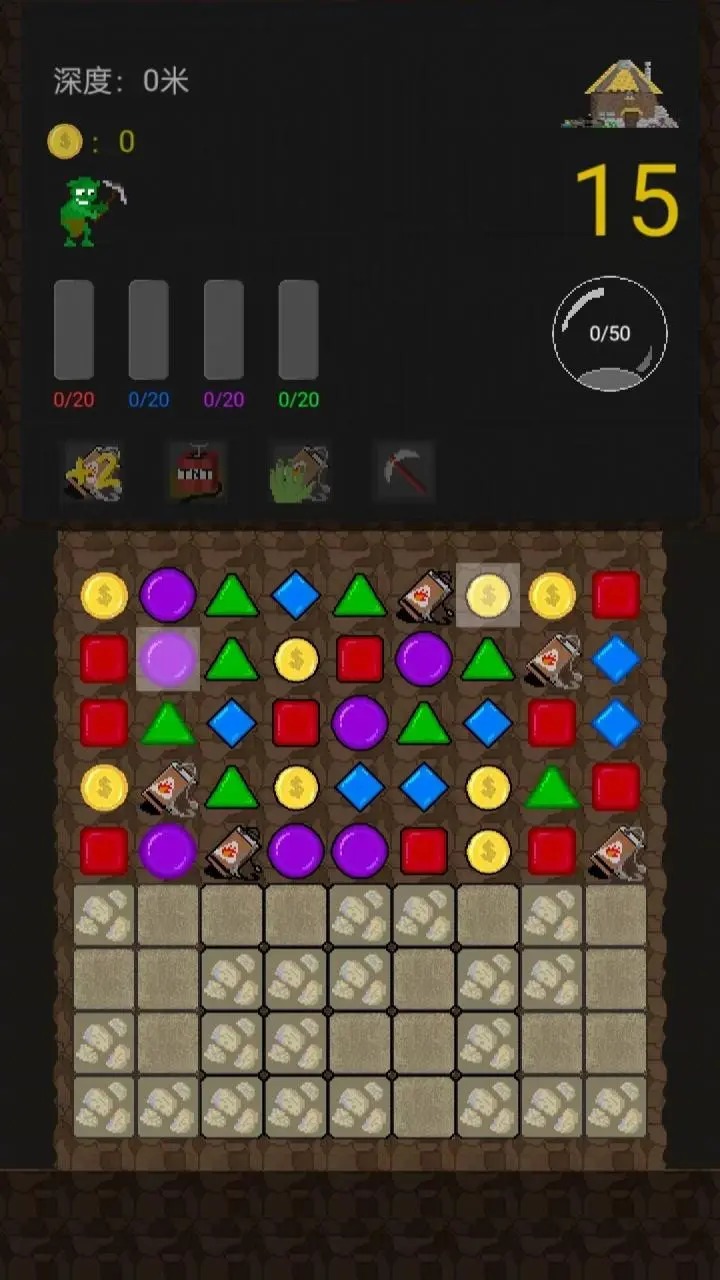Activate the TNT dynamite power-up
The width and height of the screenshot is (720, 1280).
point(198,472)
